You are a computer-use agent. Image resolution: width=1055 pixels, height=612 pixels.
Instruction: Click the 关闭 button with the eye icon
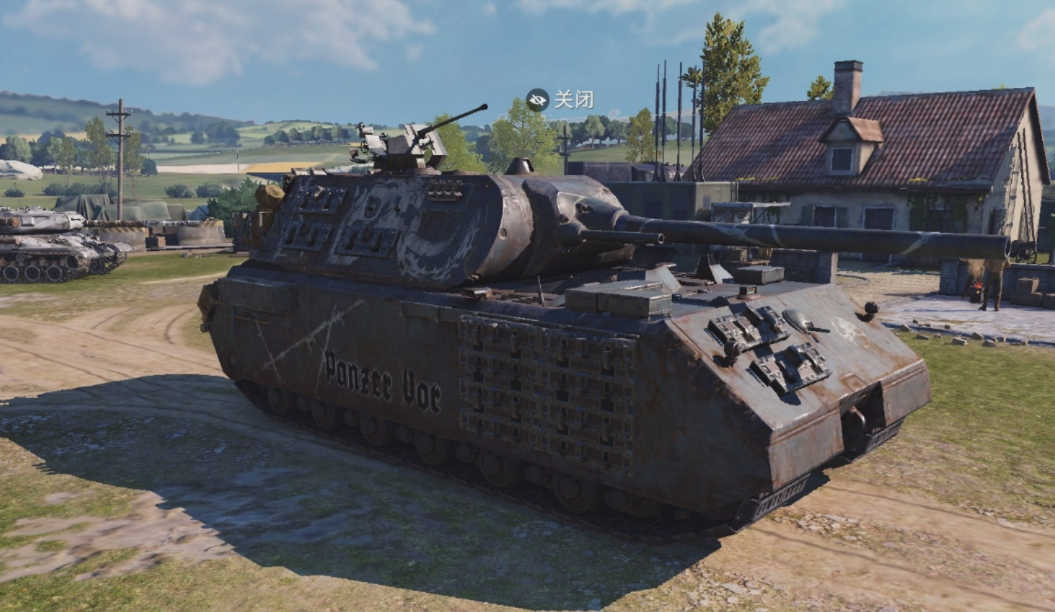click(560, 99)
